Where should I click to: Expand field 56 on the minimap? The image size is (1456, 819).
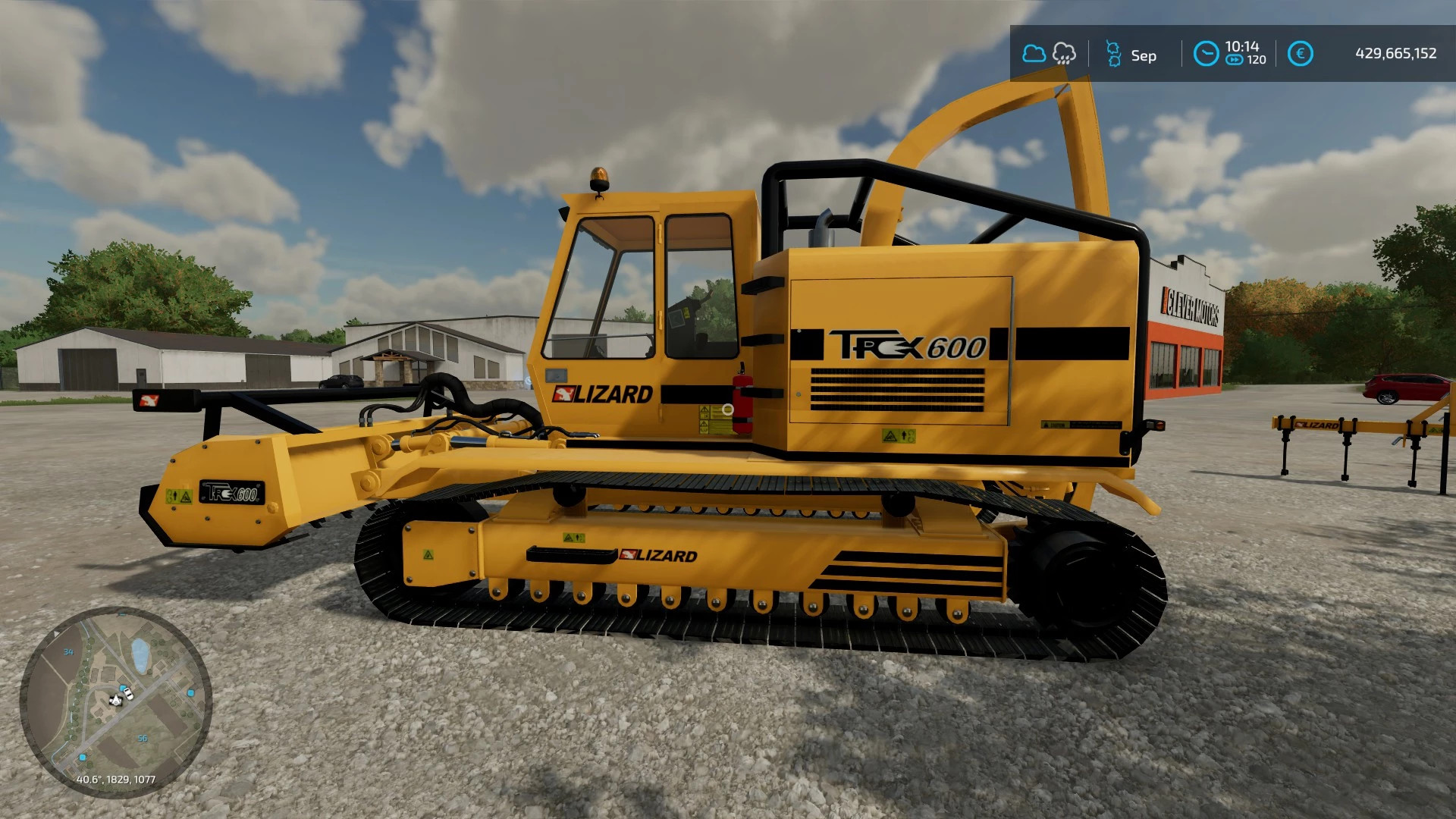coord(143,739)
